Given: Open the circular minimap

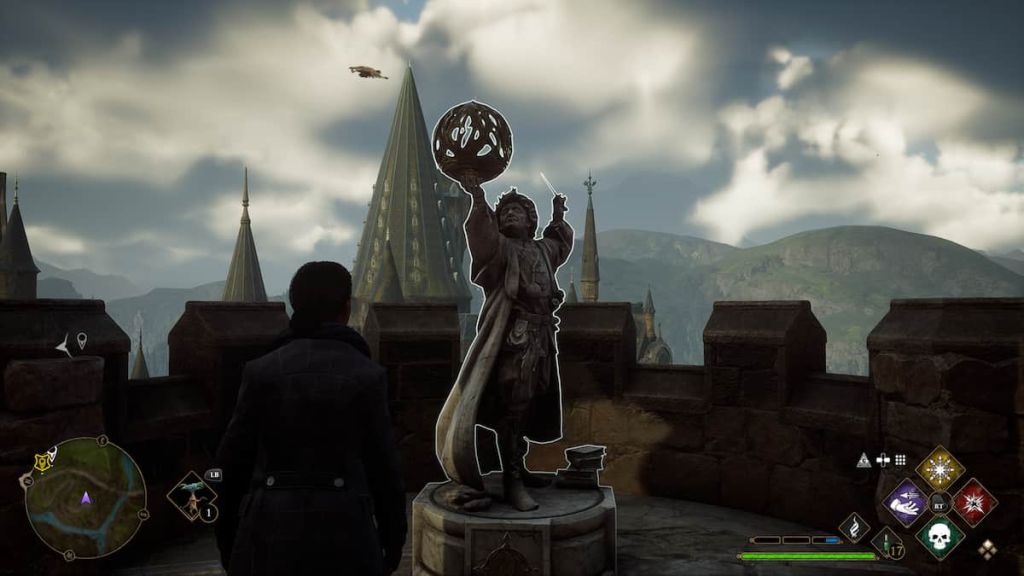Looking at the screenshot, I should coord(85,497).
